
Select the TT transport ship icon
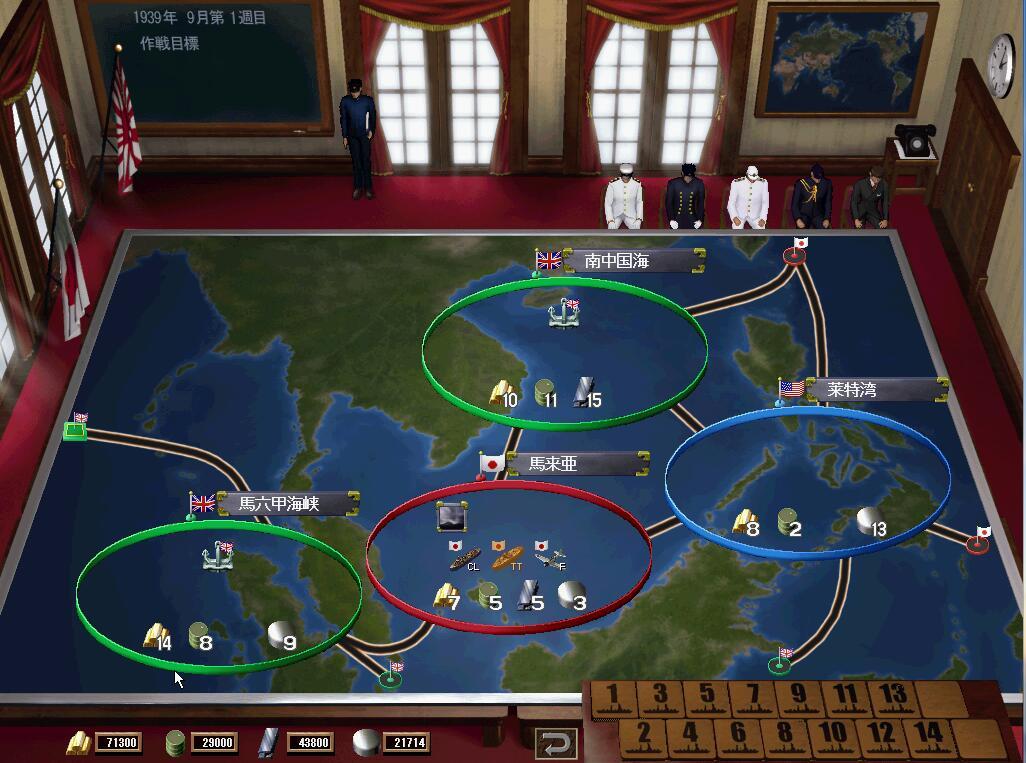(x=507, y=556)
